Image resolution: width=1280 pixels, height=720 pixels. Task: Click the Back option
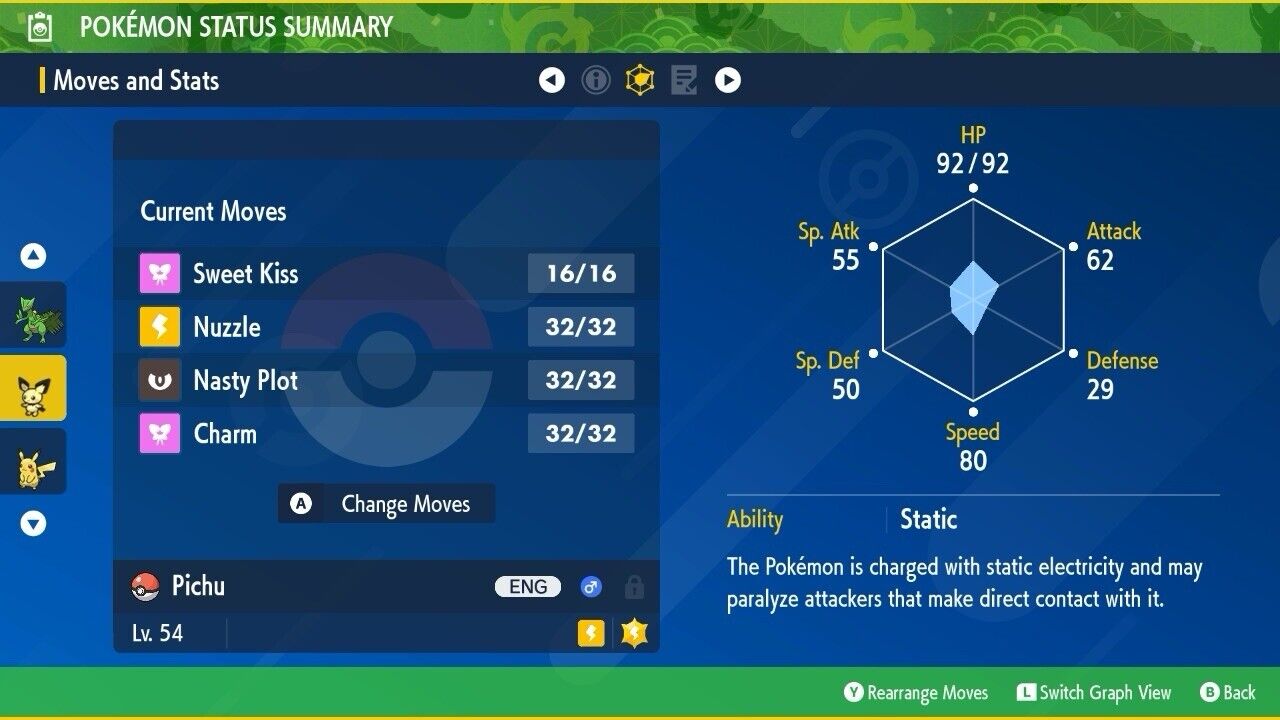[1227, 692]
